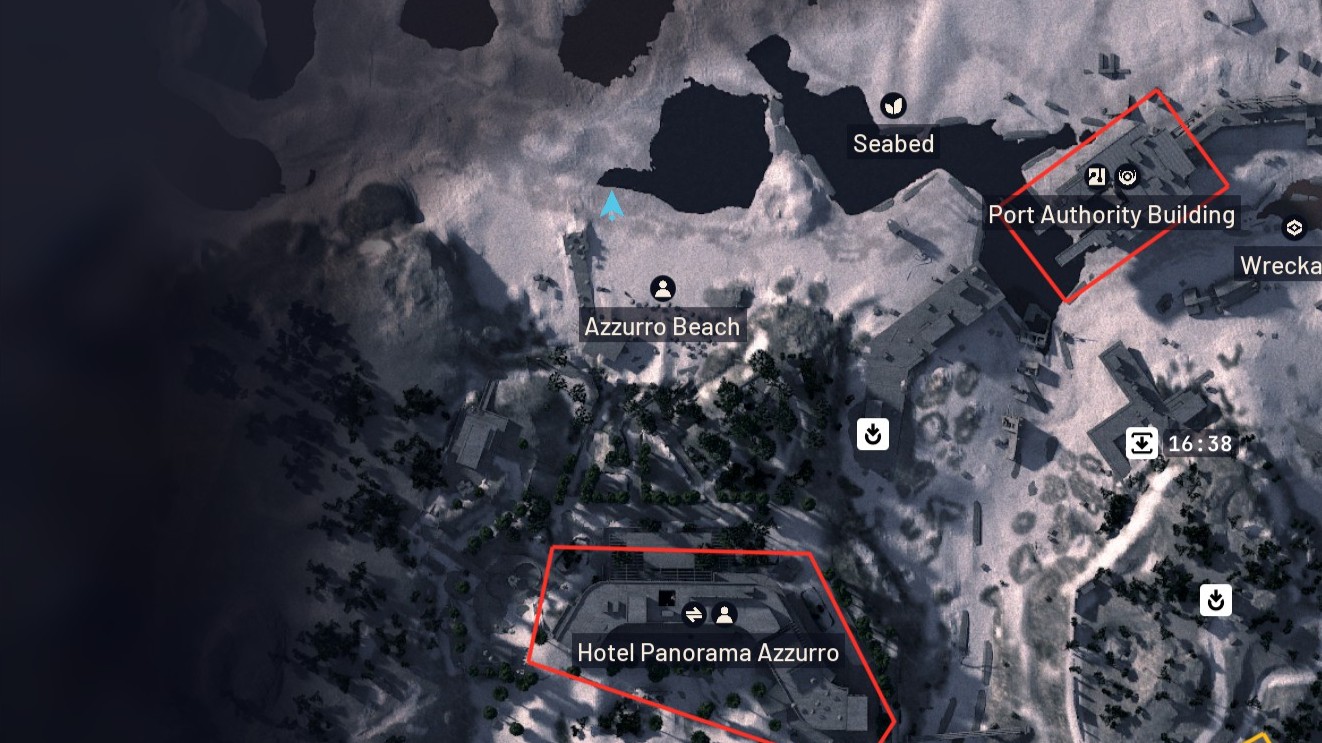Image resolution: width=1322 pixels, height=743 pixels.
Task: Click the circular target marker at Port Authority
Action: point(1128,177)
